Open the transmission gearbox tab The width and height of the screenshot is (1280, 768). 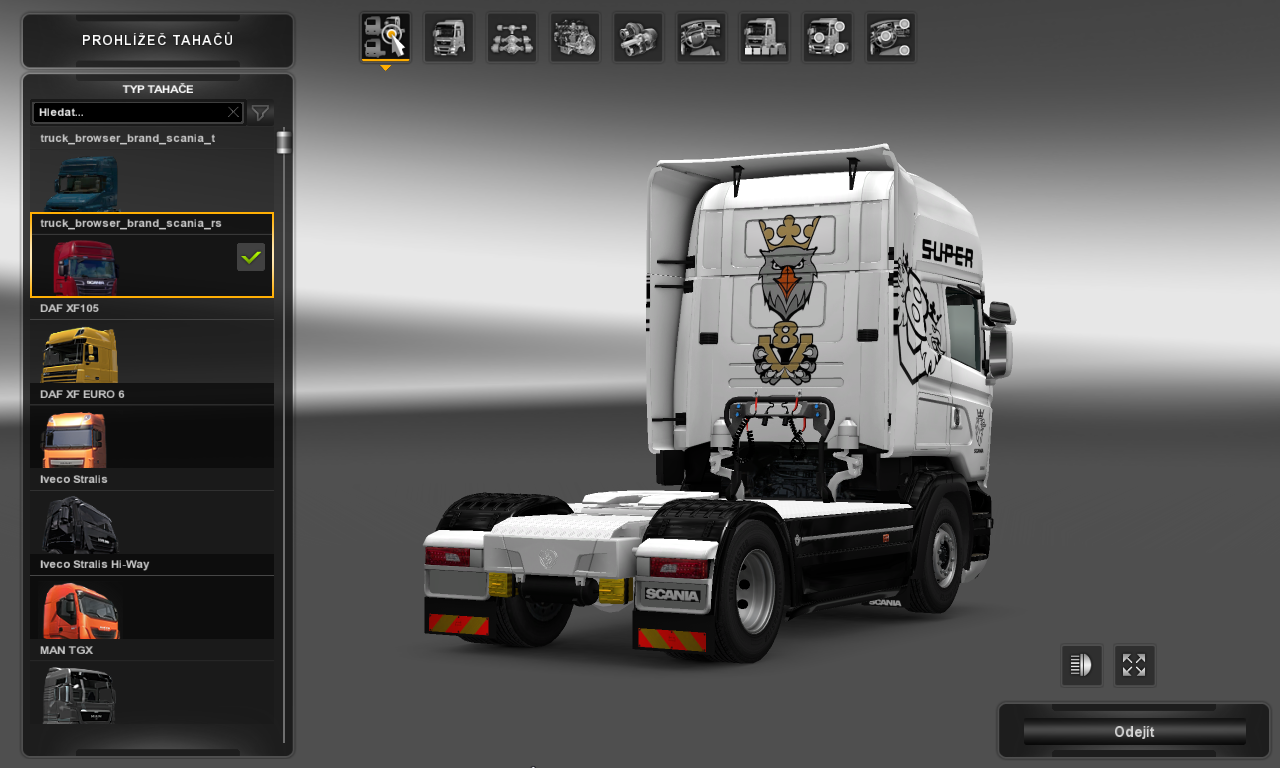point(637,38)
